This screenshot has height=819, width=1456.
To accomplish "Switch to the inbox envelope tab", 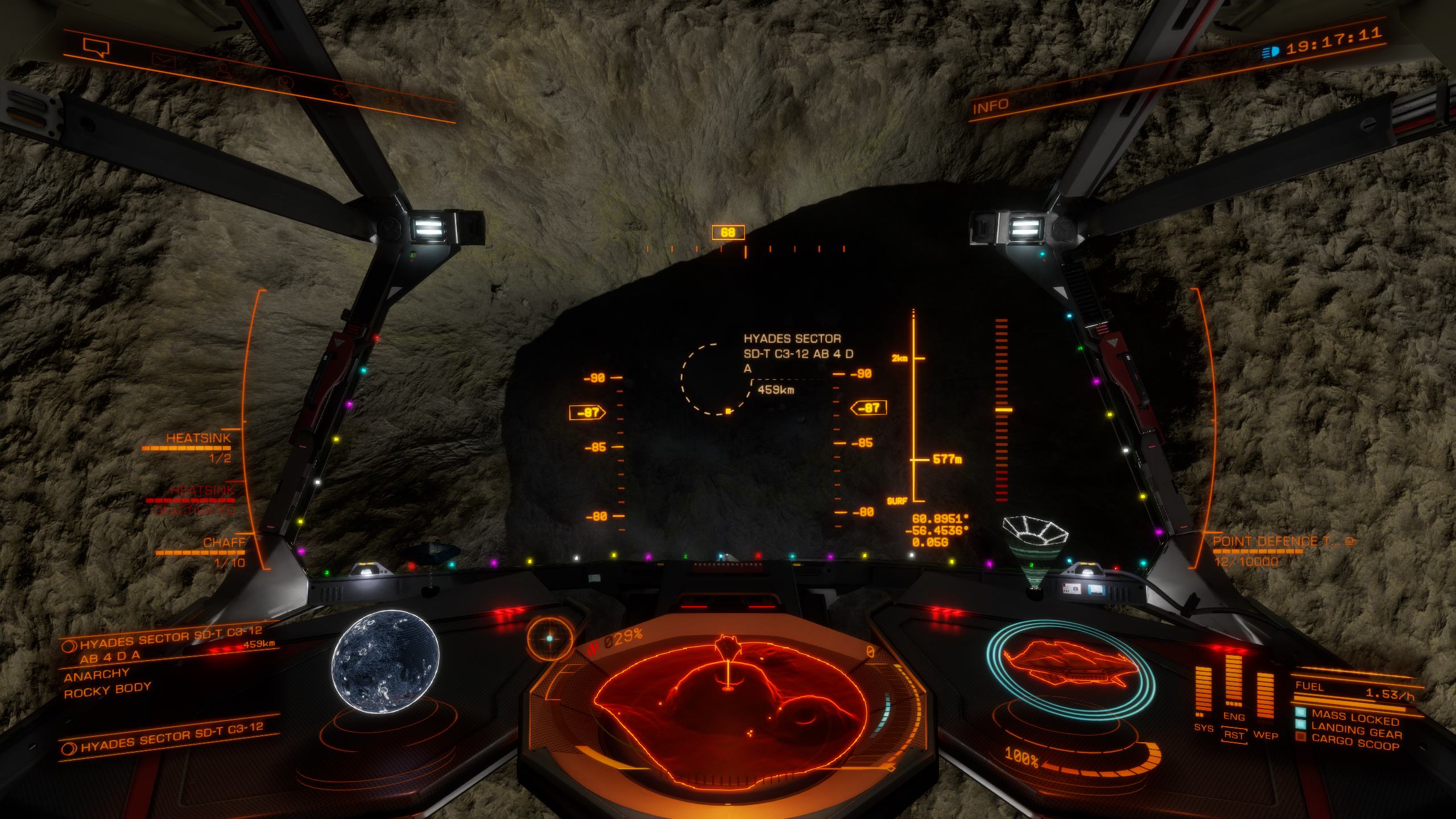I will click(x=164, y=60).
